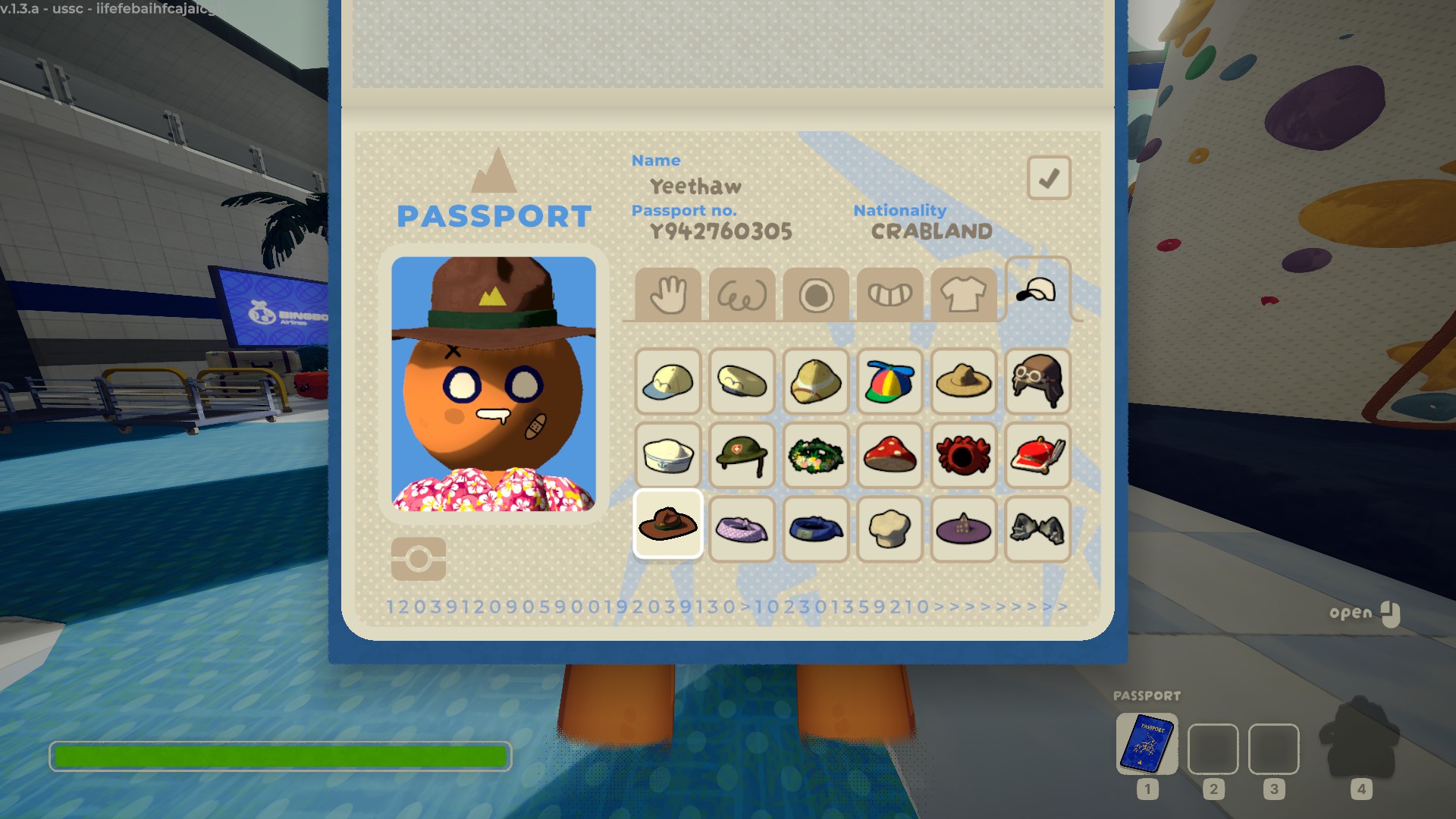Select the straw sun hat
The height and width of the screenshot is (819, 1456).
[963, 381]
